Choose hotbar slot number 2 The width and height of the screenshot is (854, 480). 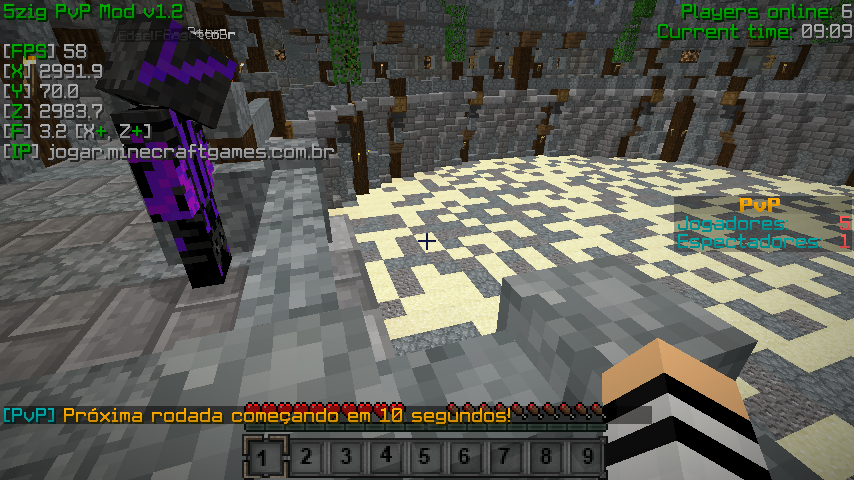pos(306,458)
